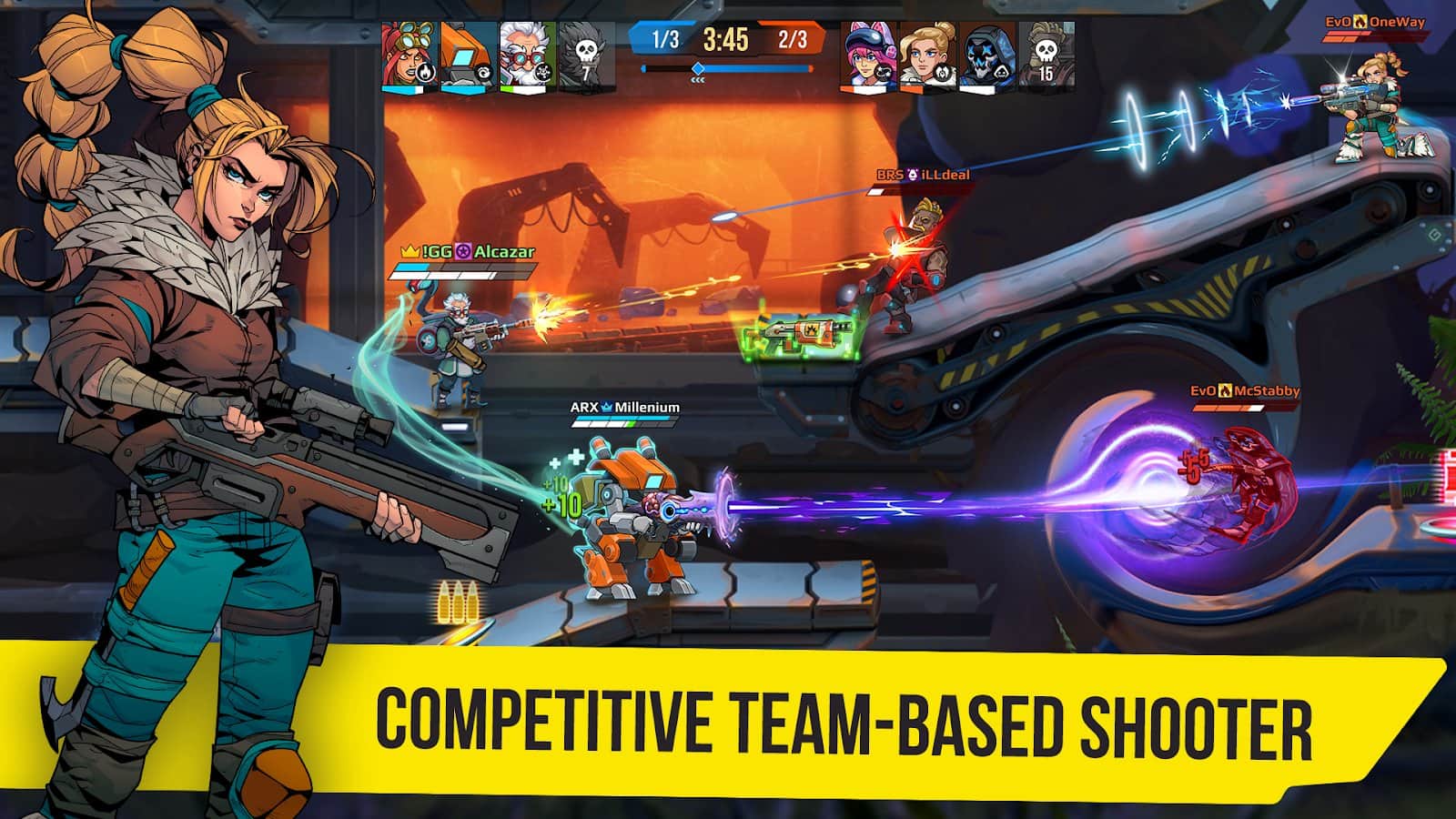Viewport: 1456px width, 819px height.
Task: Click the !GG Alcazar name label
Action: pyautogui.click(x=465, y=251)
